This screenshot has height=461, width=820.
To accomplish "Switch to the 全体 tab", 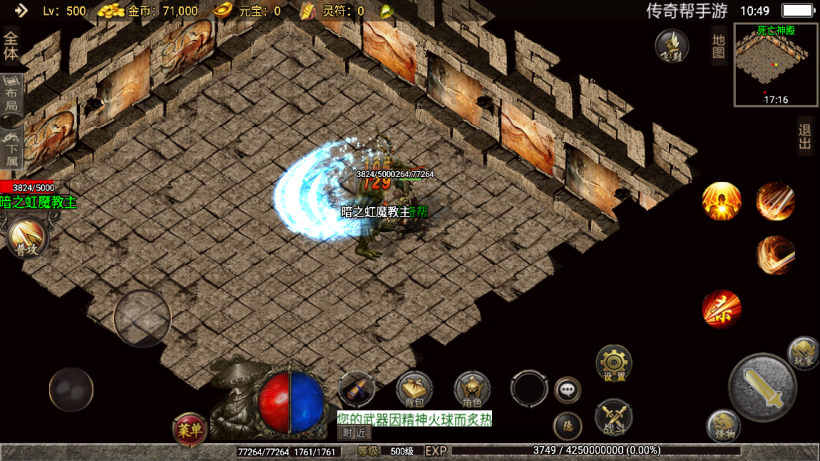I will click(x=11, y=46).
